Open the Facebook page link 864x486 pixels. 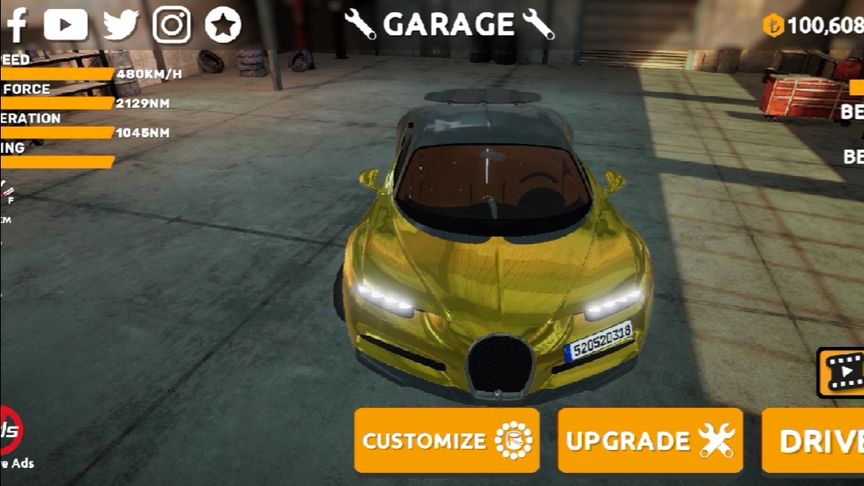point(16,24)
